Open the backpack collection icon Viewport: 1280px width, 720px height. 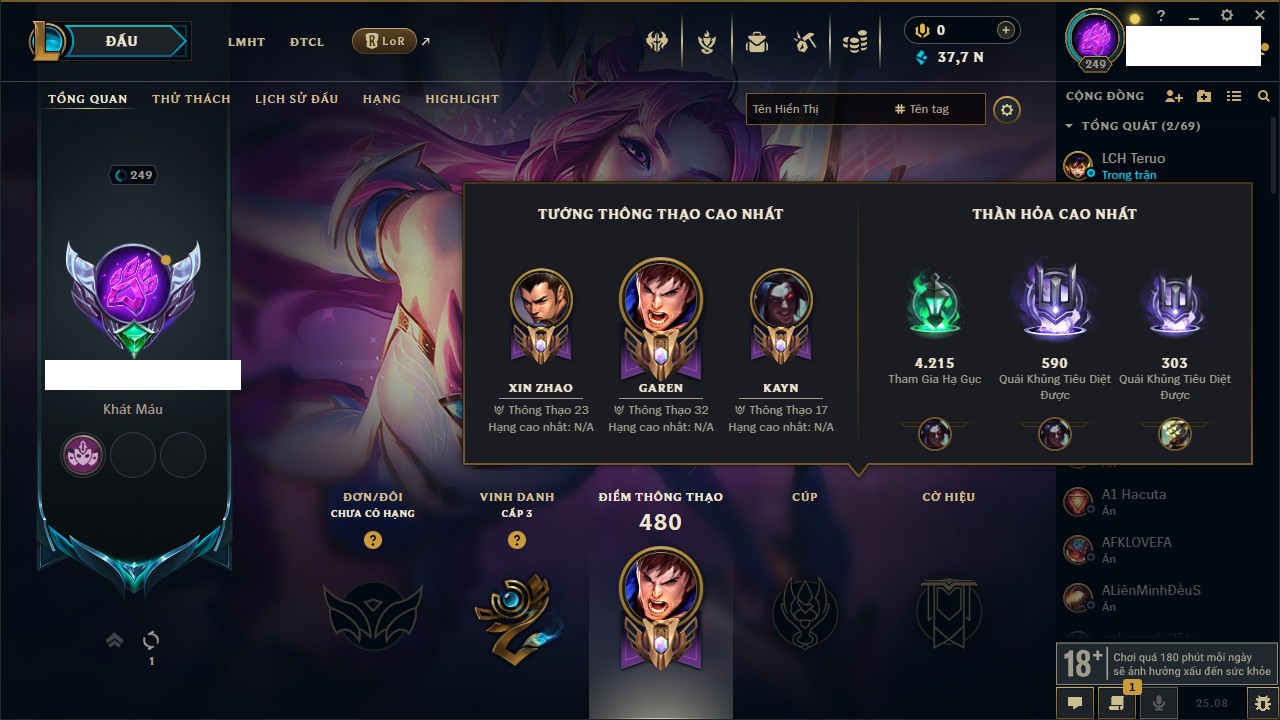point(756,42)
